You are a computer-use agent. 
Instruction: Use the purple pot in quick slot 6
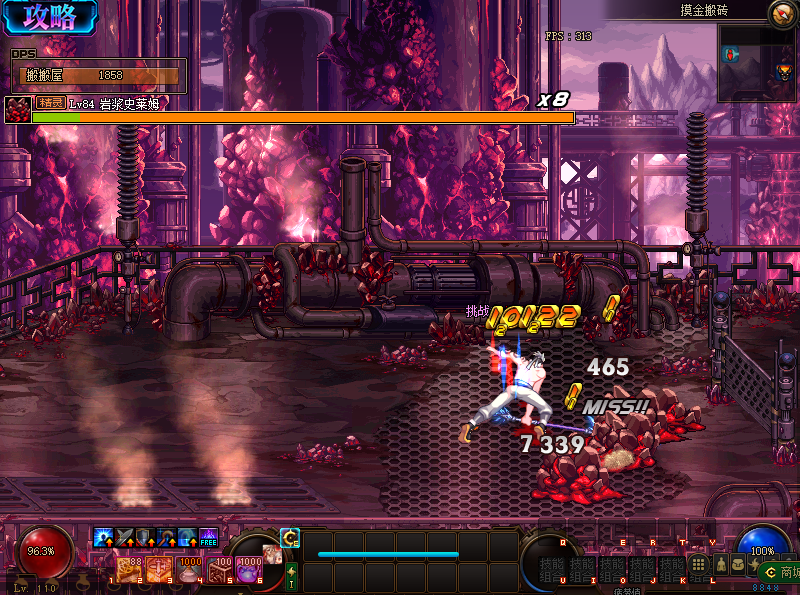point(248,570)
